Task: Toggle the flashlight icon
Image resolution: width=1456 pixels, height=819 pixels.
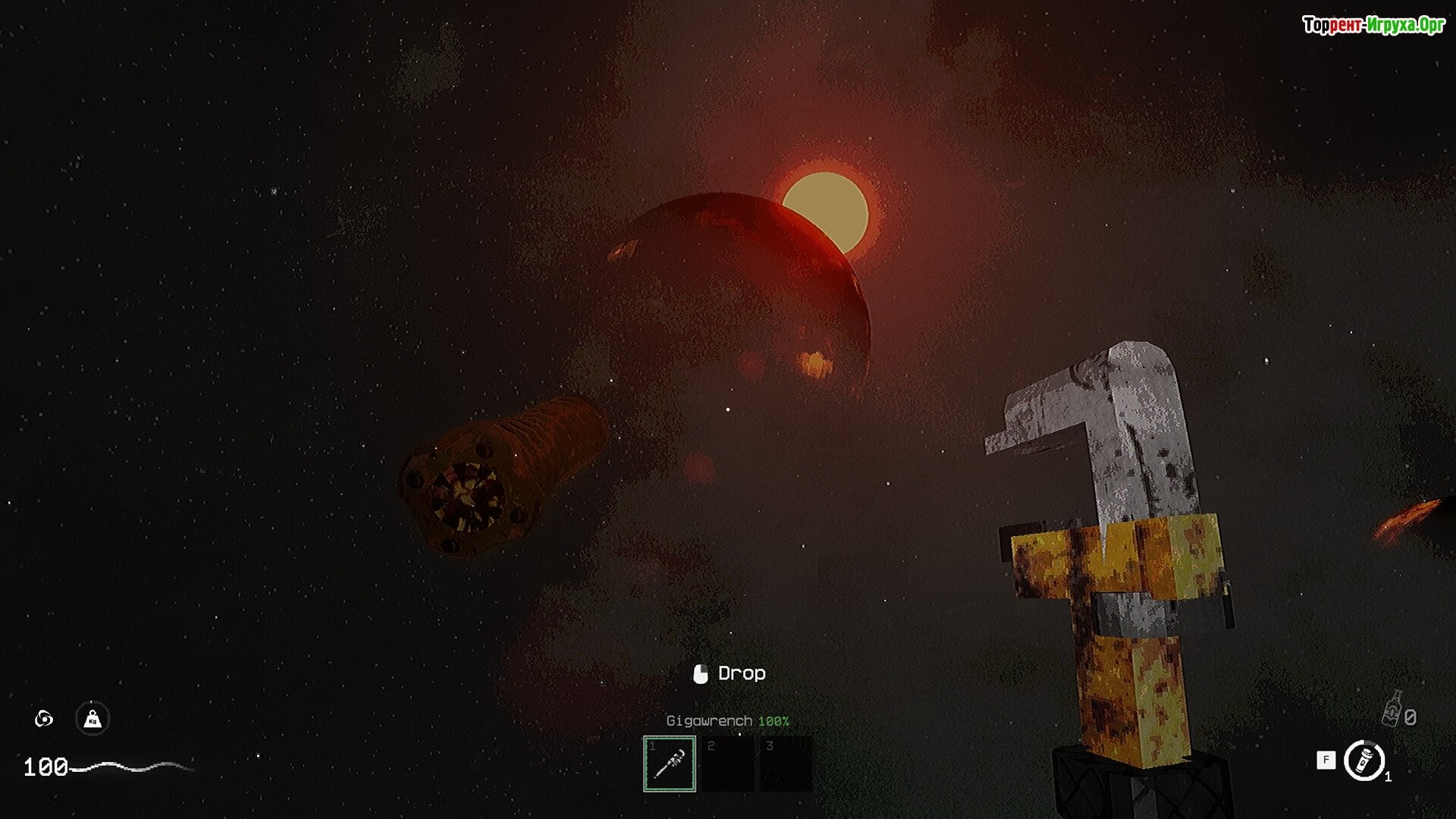Action: [x=1364, y=760]
